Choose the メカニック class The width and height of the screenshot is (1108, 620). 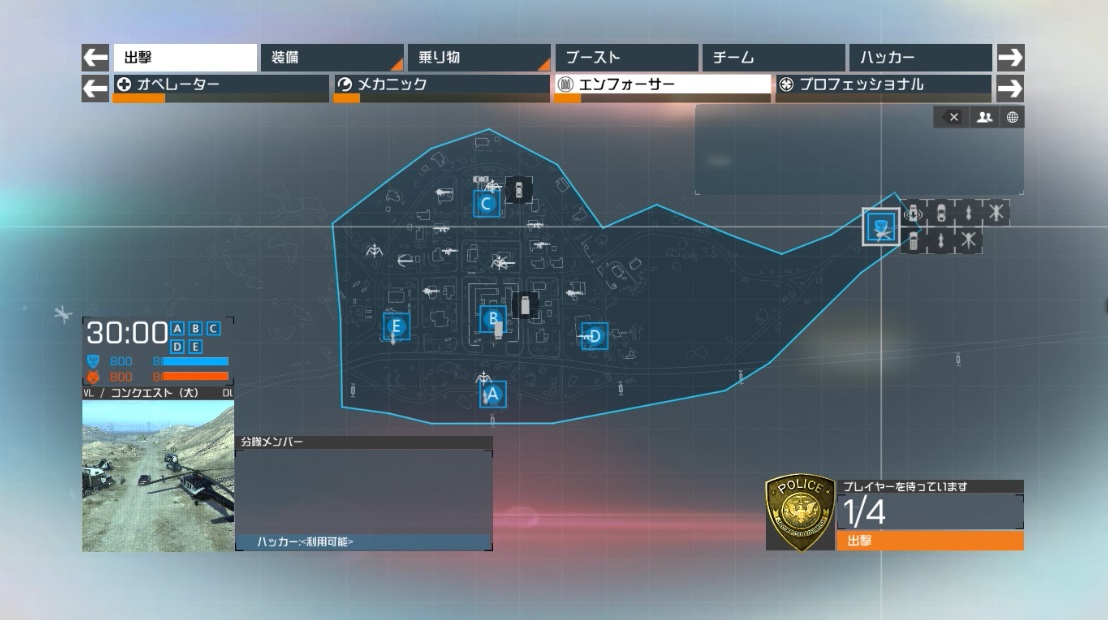(441, 86)
